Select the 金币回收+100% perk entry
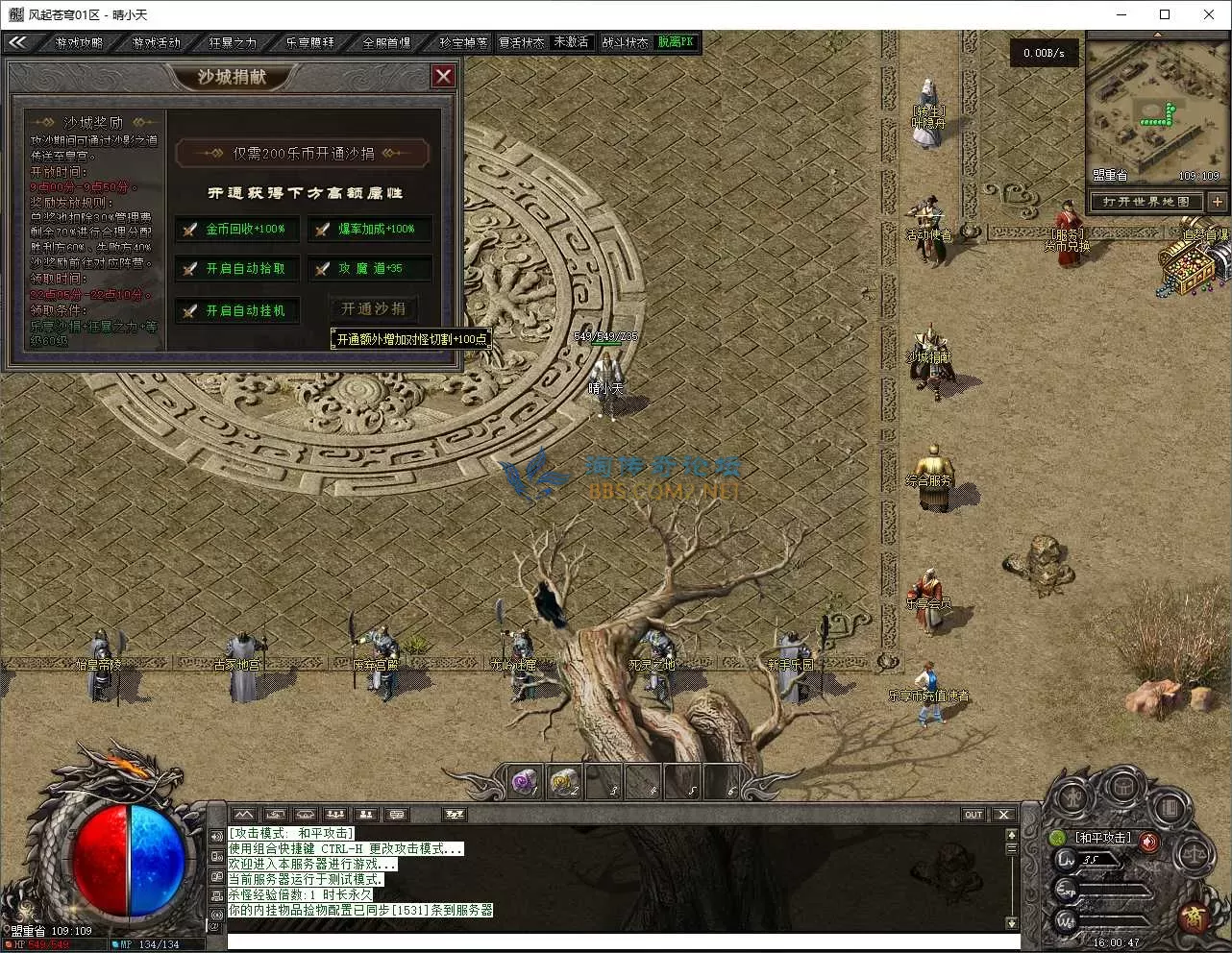The image size is (1232, 953). click(x=236, y=230)
